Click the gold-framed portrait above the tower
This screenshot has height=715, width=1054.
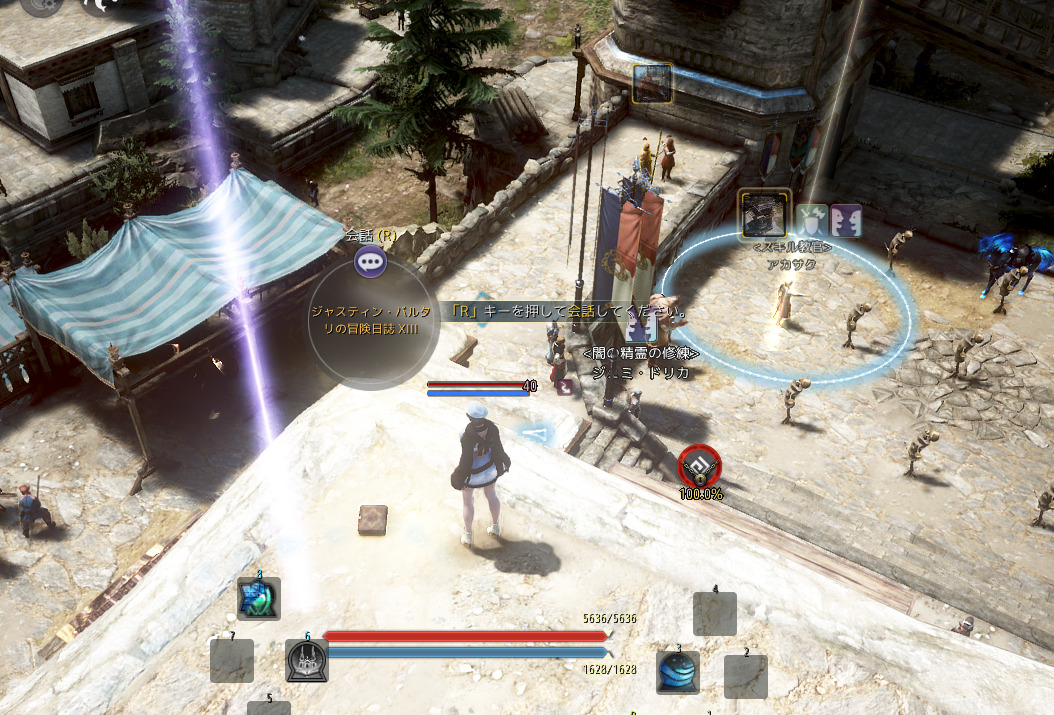point(653,84)
